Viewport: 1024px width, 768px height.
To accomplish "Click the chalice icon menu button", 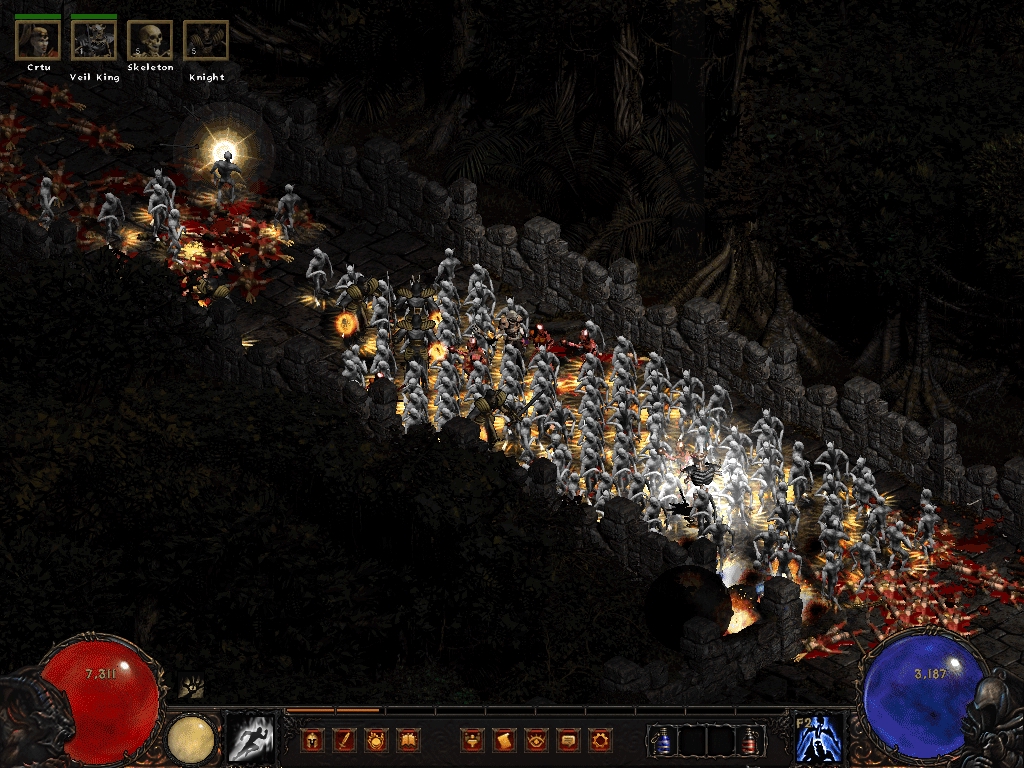I will [472, 740].
